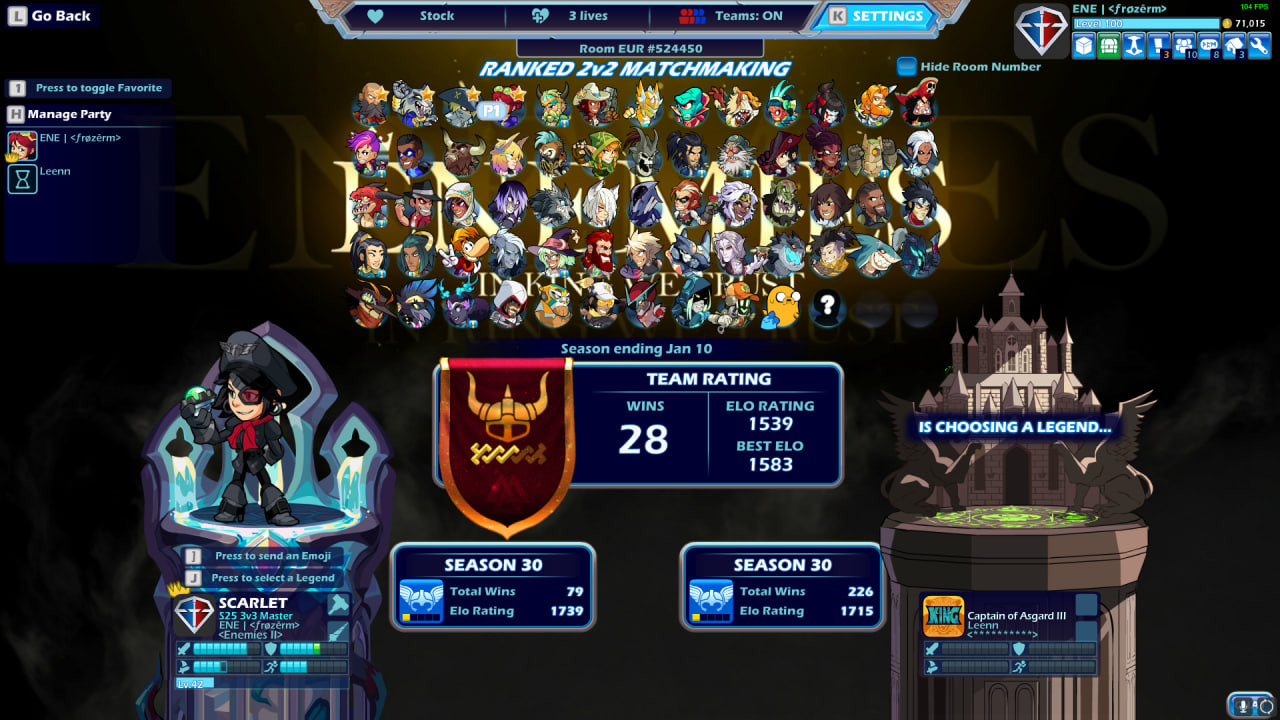Open the clan home icon with 3 badge

pyautogui.click(x=1232, y=44)
